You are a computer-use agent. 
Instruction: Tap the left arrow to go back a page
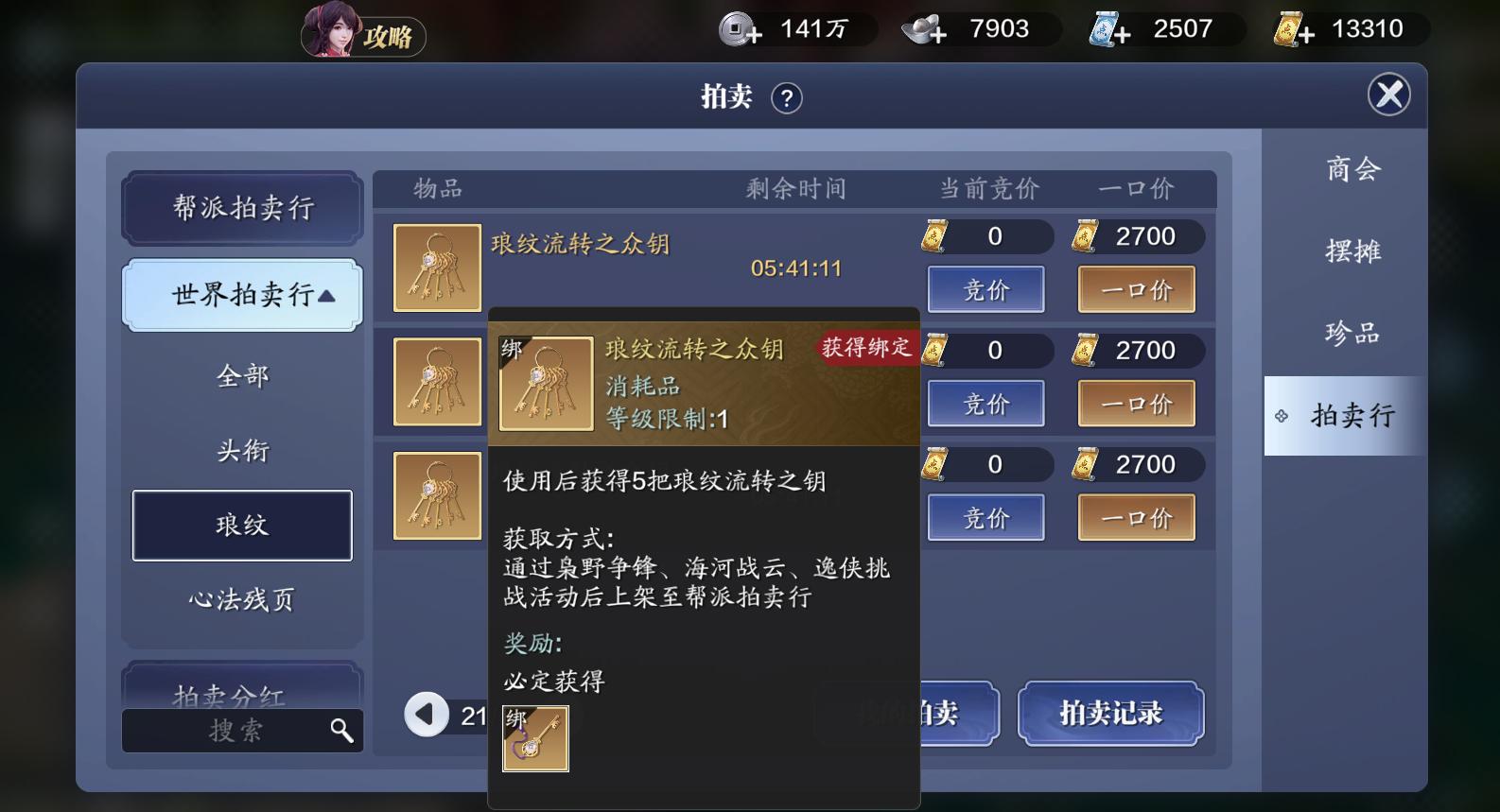[x=427, y=715]
